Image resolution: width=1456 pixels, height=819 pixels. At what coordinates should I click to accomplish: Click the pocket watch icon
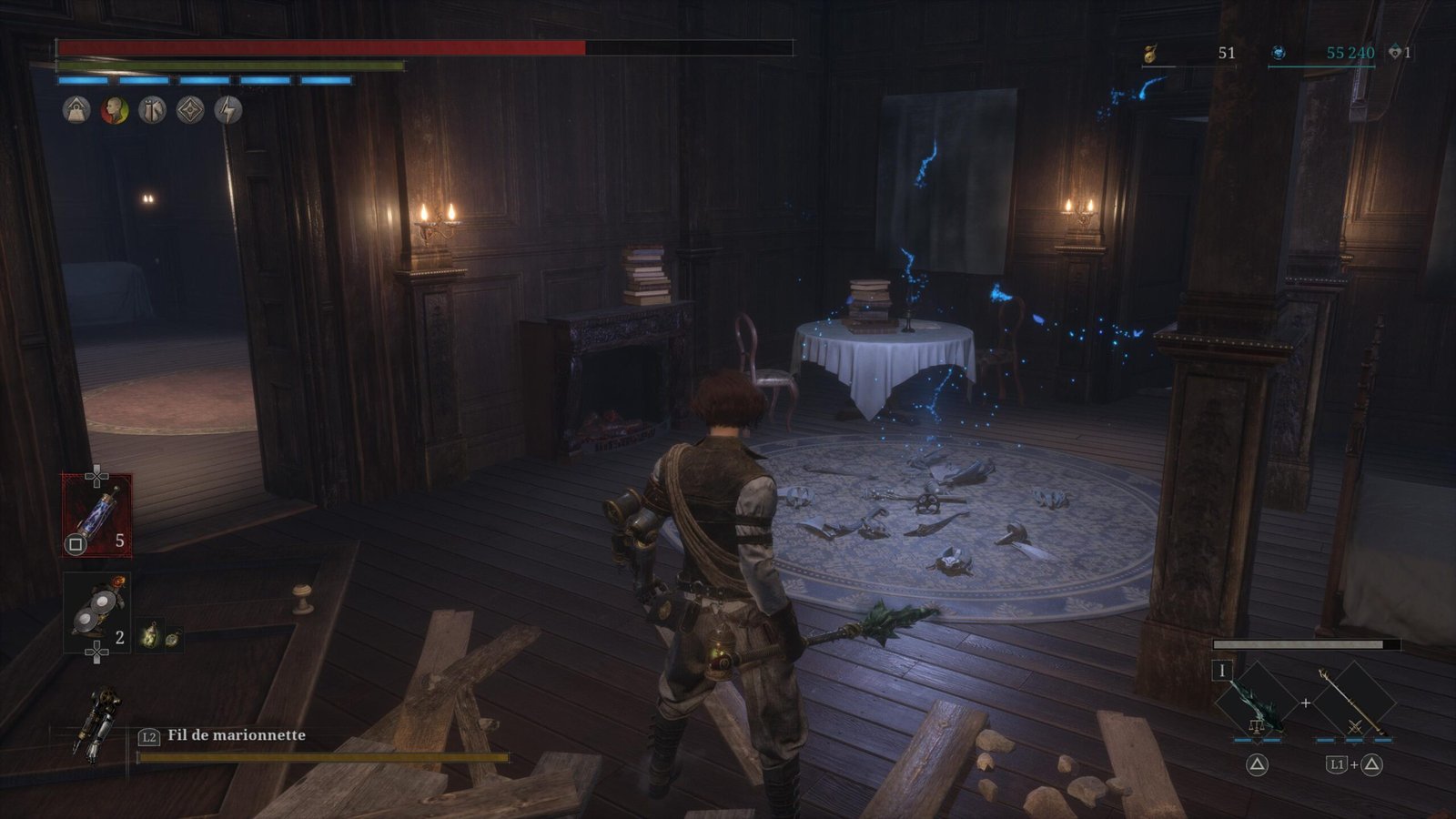[170, 638]
